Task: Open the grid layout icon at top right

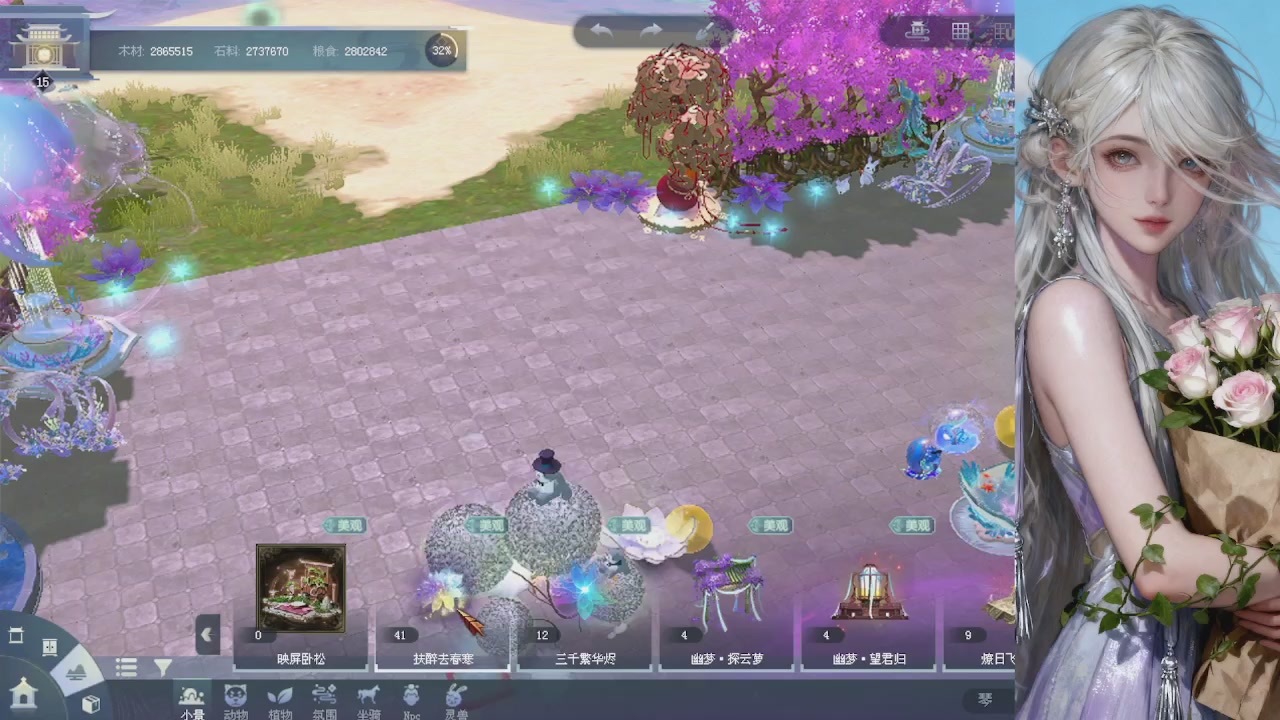Action: pyautogui.click(x=959, y=30)
